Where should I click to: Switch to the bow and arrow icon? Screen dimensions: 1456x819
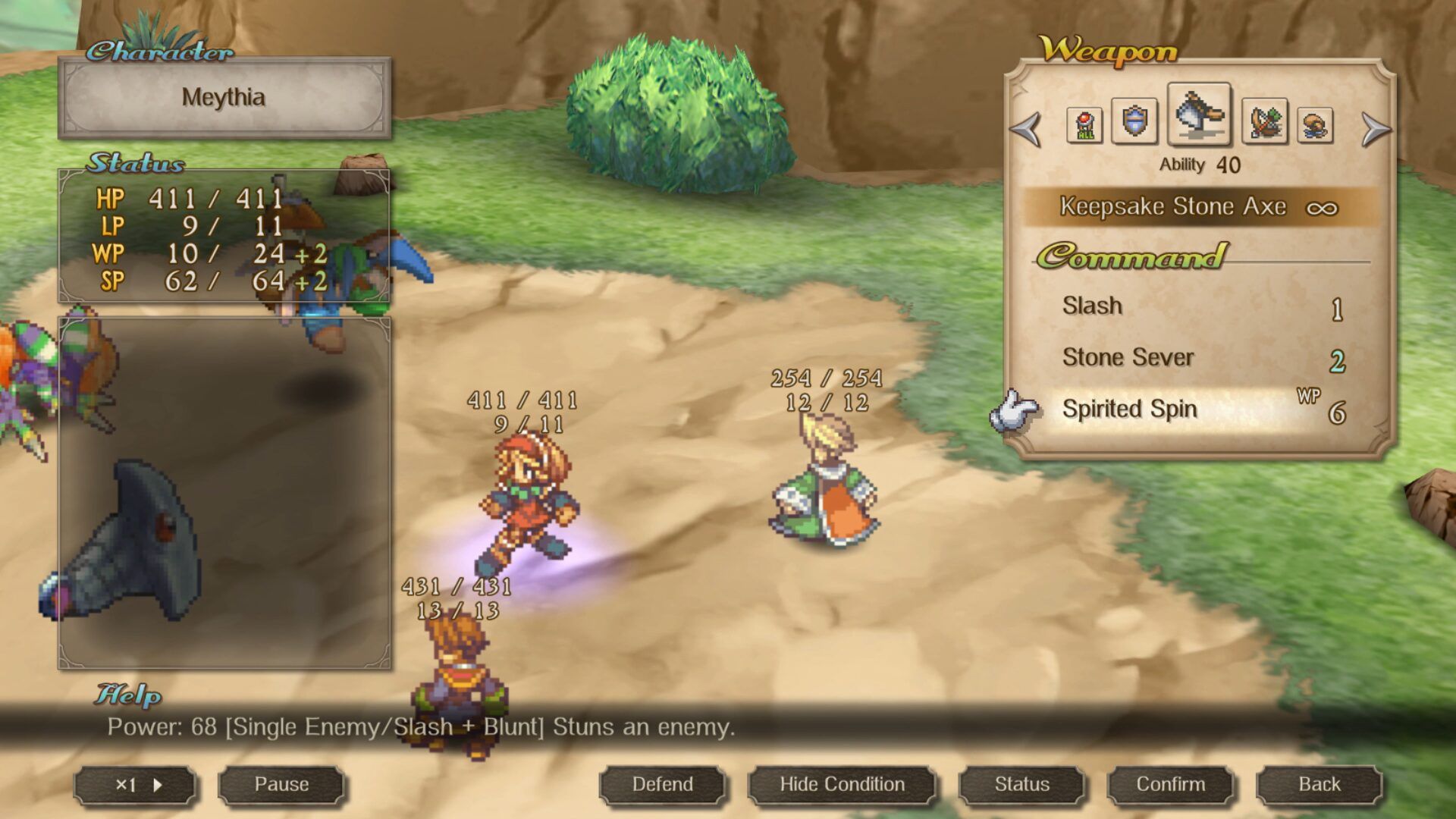tap(1264, 121)
